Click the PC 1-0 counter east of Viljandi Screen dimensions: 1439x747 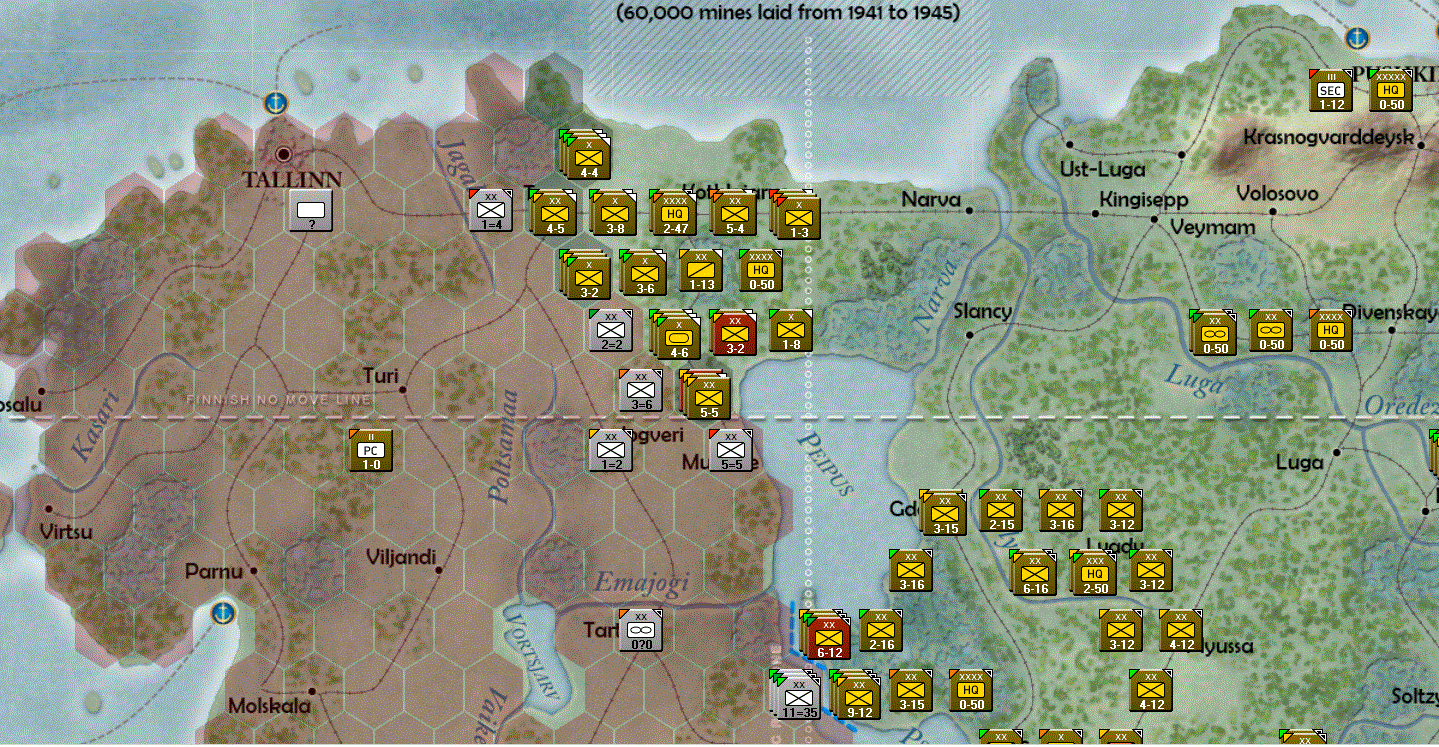click(369, 450)
